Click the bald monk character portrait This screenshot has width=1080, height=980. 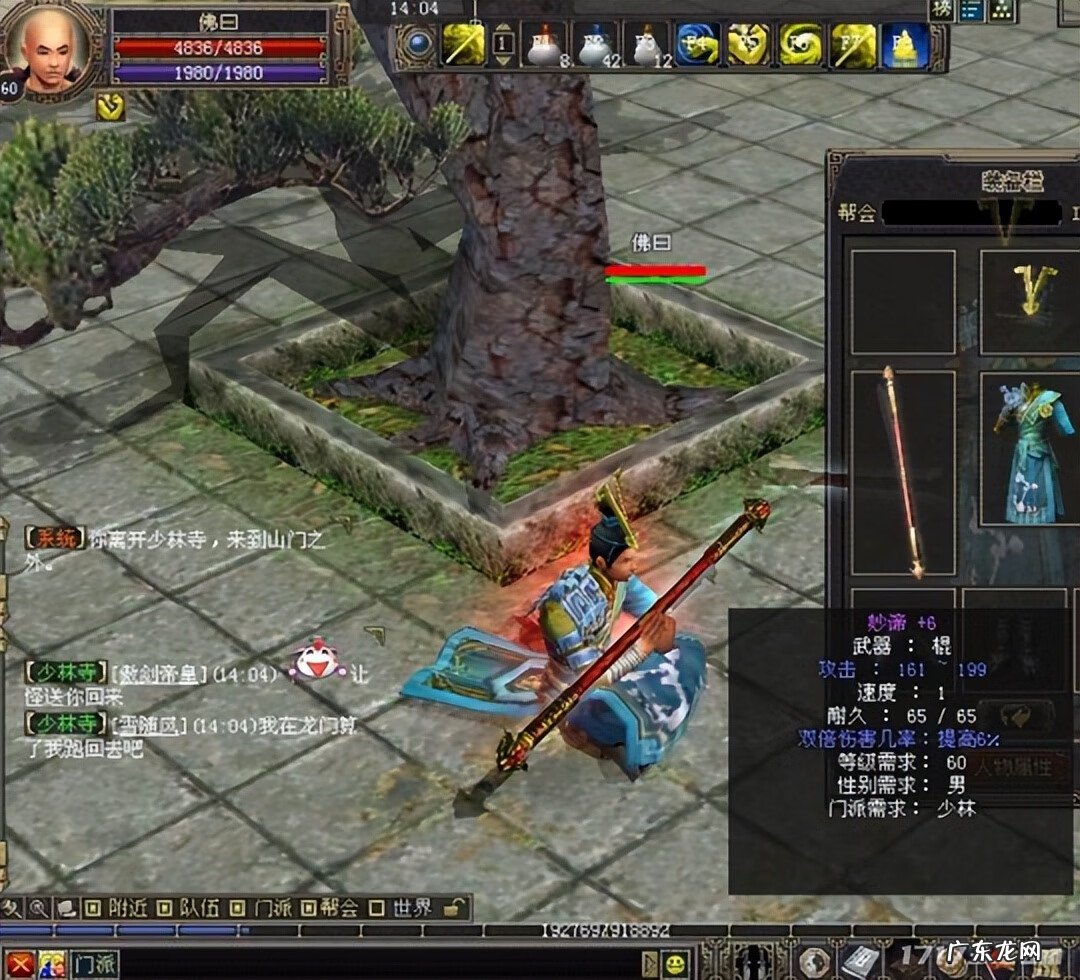pos(52,49)
